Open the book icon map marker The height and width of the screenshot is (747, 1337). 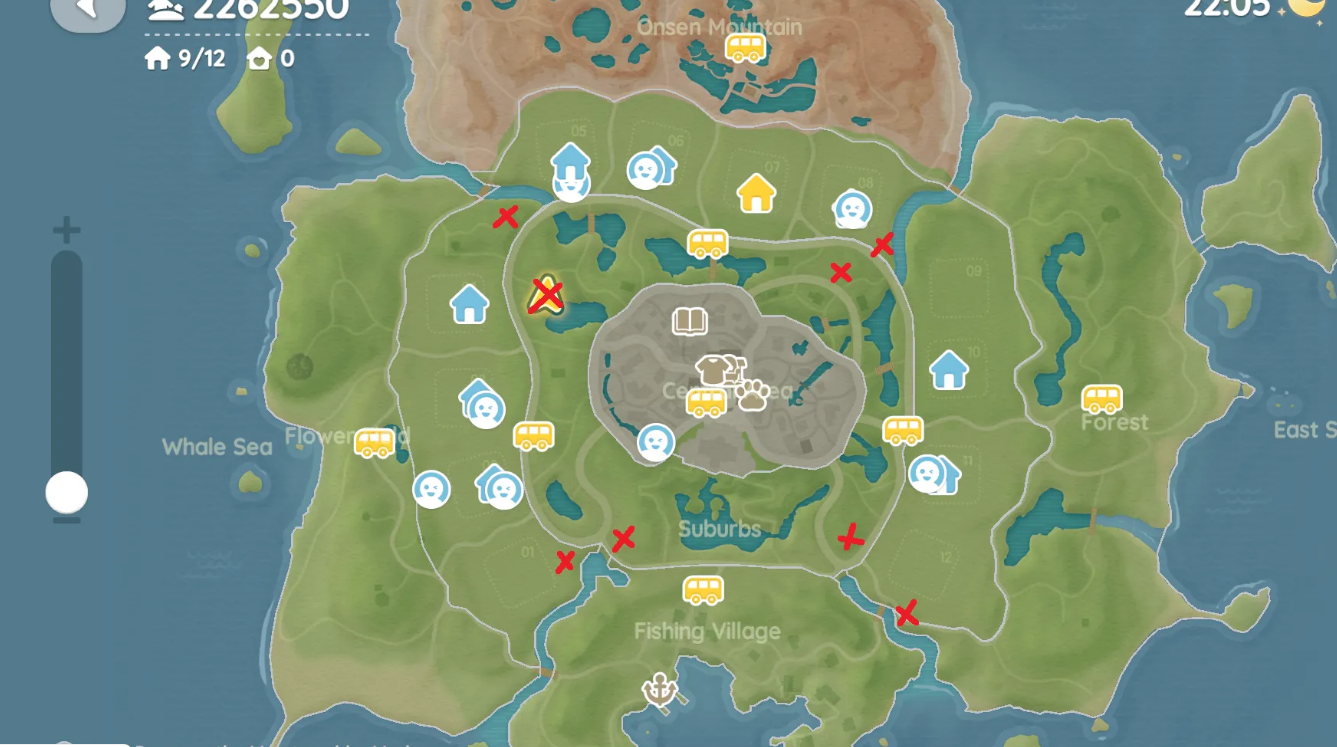coord(689,321)
